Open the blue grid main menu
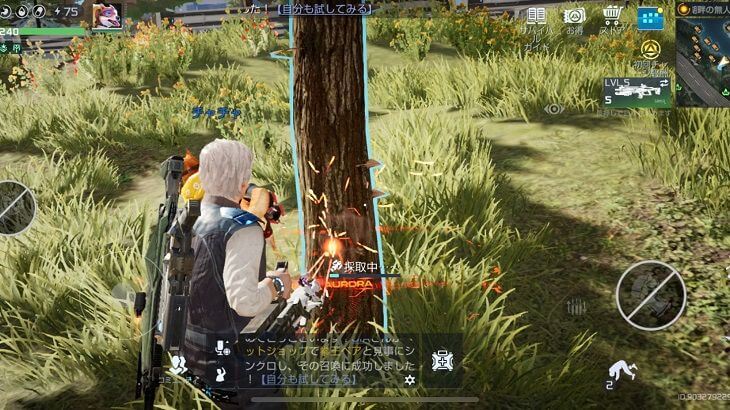Screen dimensions: 730x410 pos(650,18)
